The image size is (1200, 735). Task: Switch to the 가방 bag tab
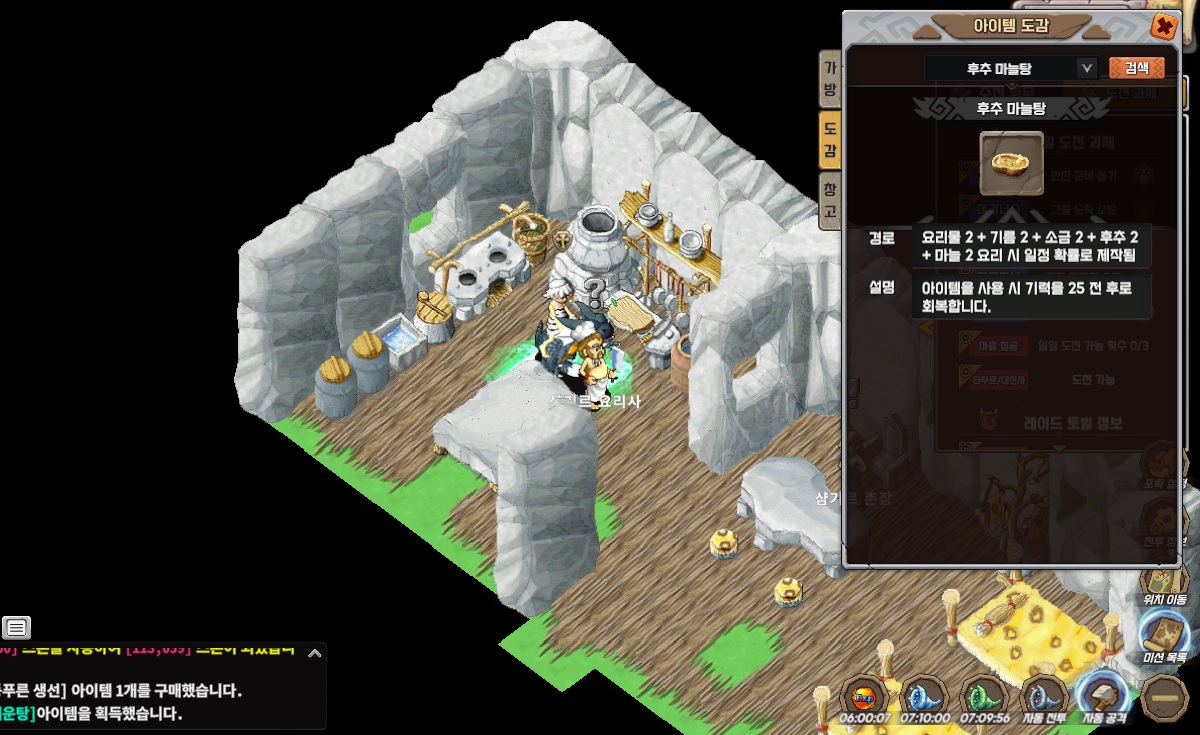(830, 79)
